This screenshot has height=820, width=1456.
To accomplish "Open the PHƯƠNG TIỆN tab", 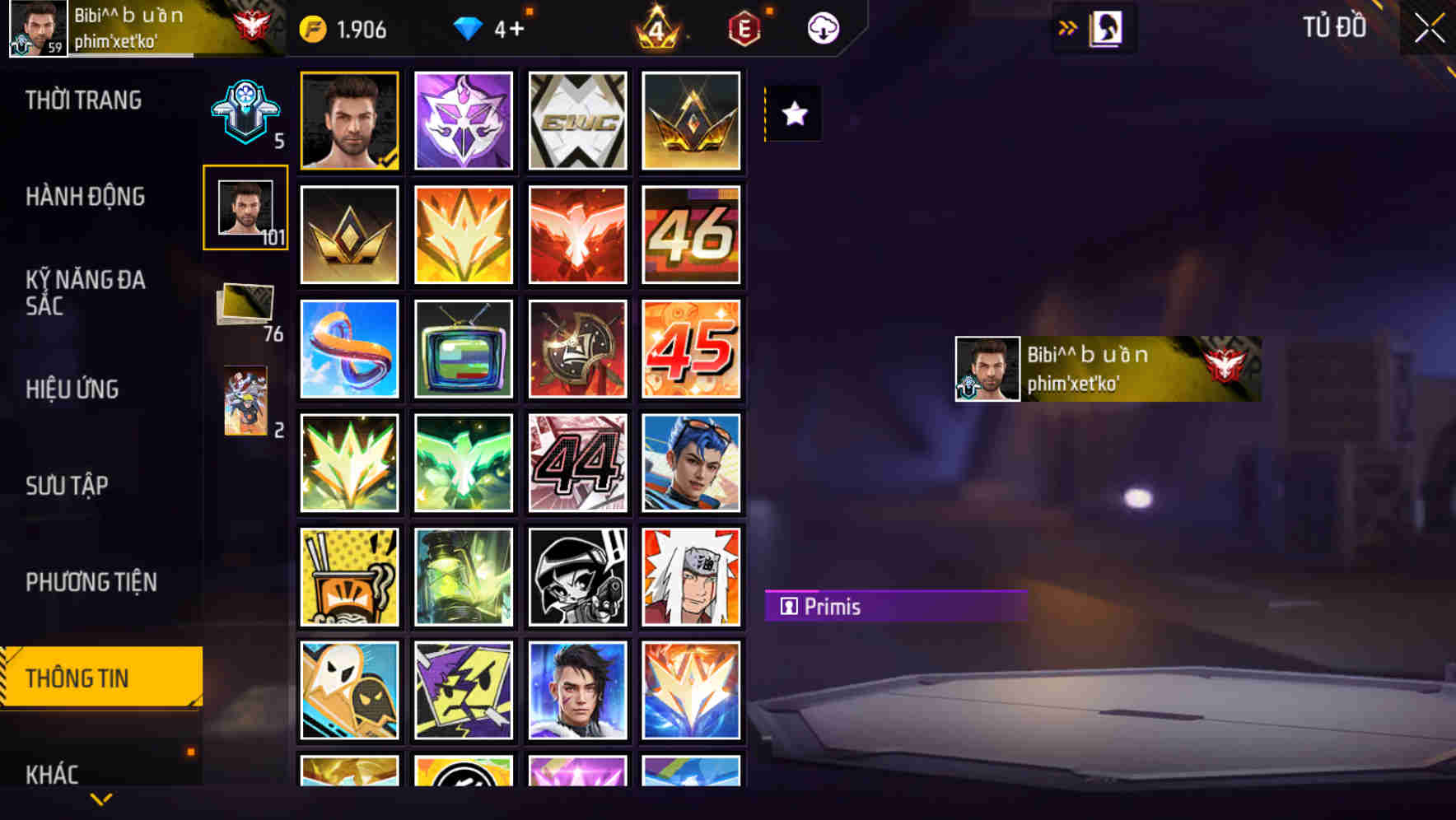I will point(91,582).
